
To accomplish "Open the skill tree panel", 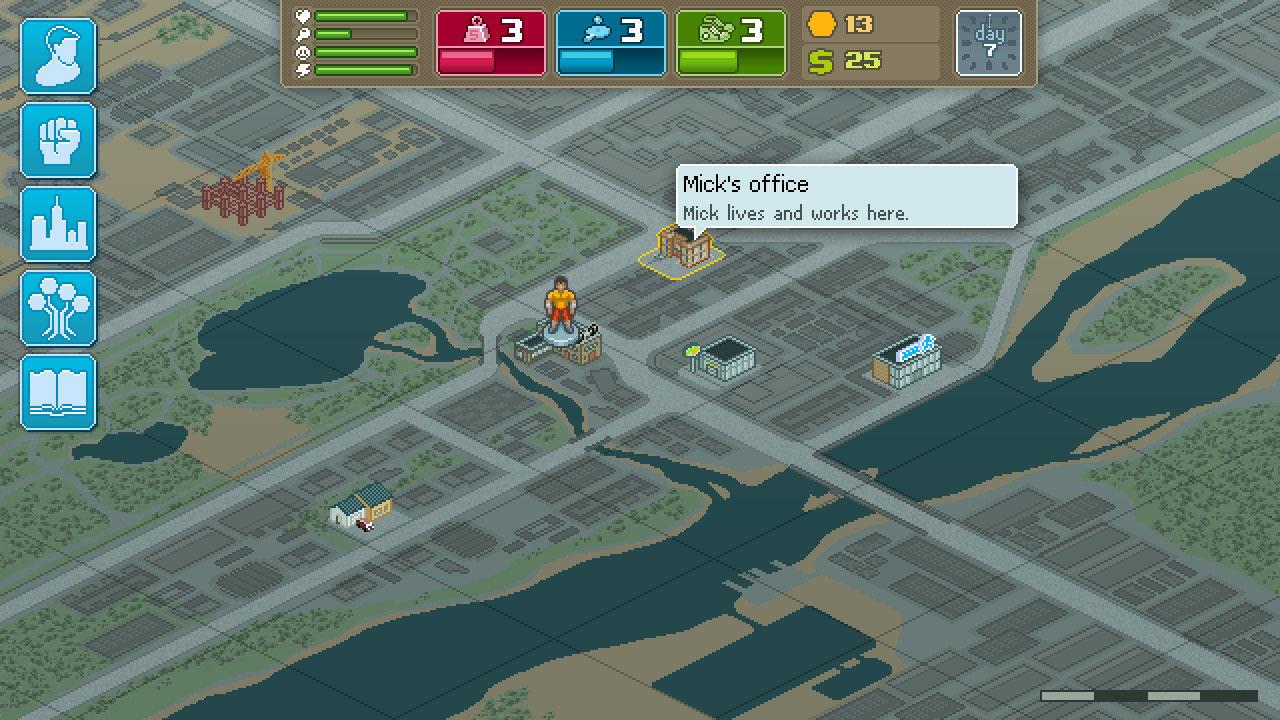I will click(57, 309).
